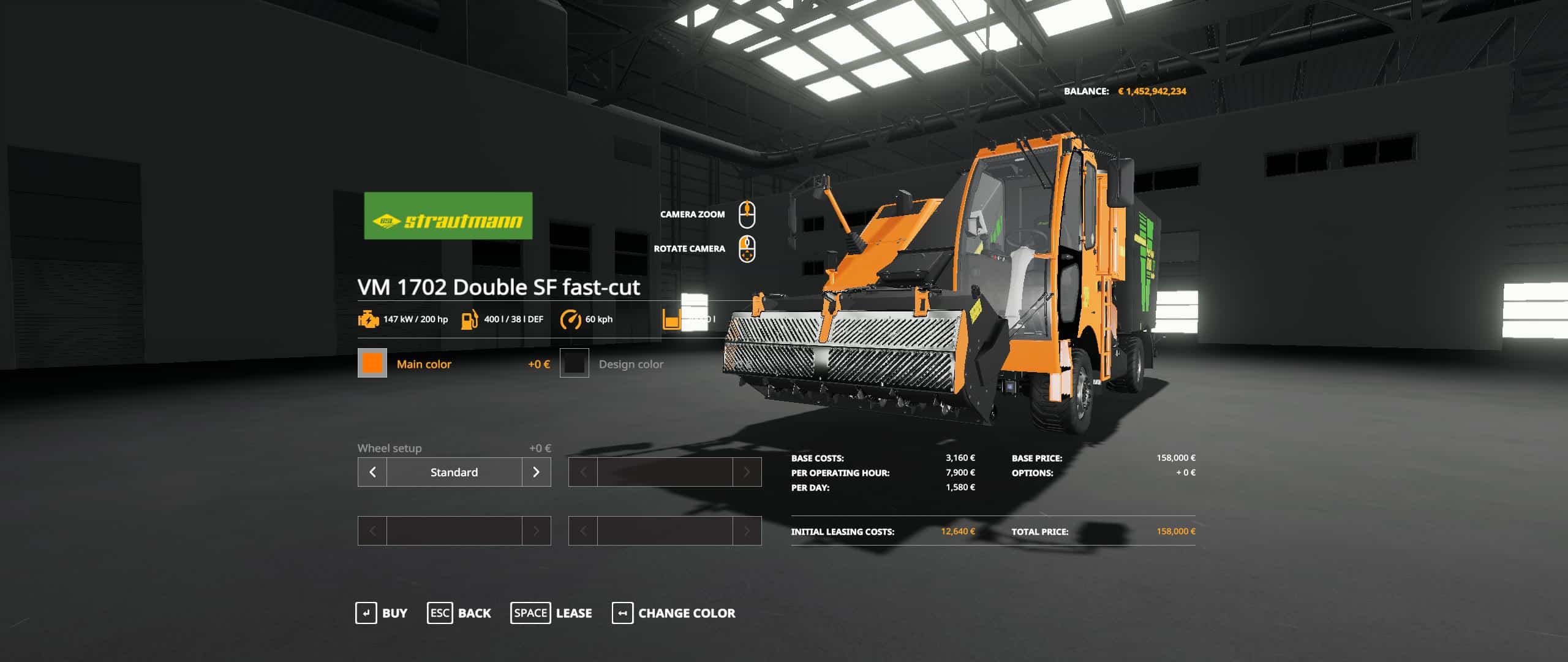Go back from the shop configuration
Screen dimensions: 1568x662
click(x=459, y=613)
